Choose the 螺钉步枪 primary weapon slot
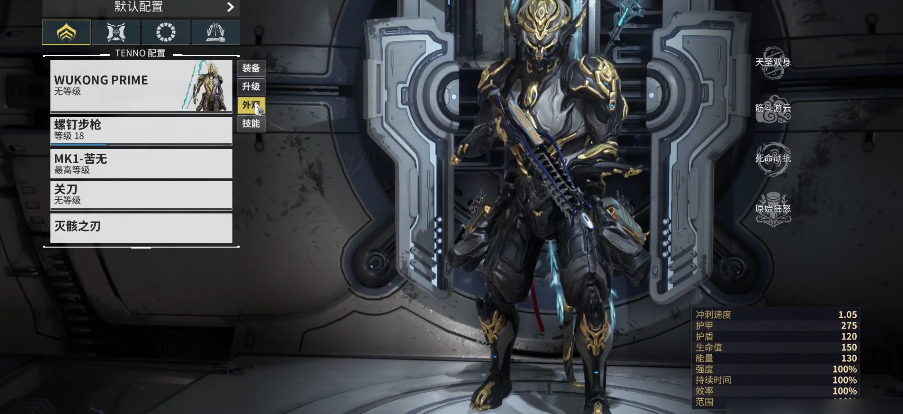903x414 pixels. tap(141, 131)
